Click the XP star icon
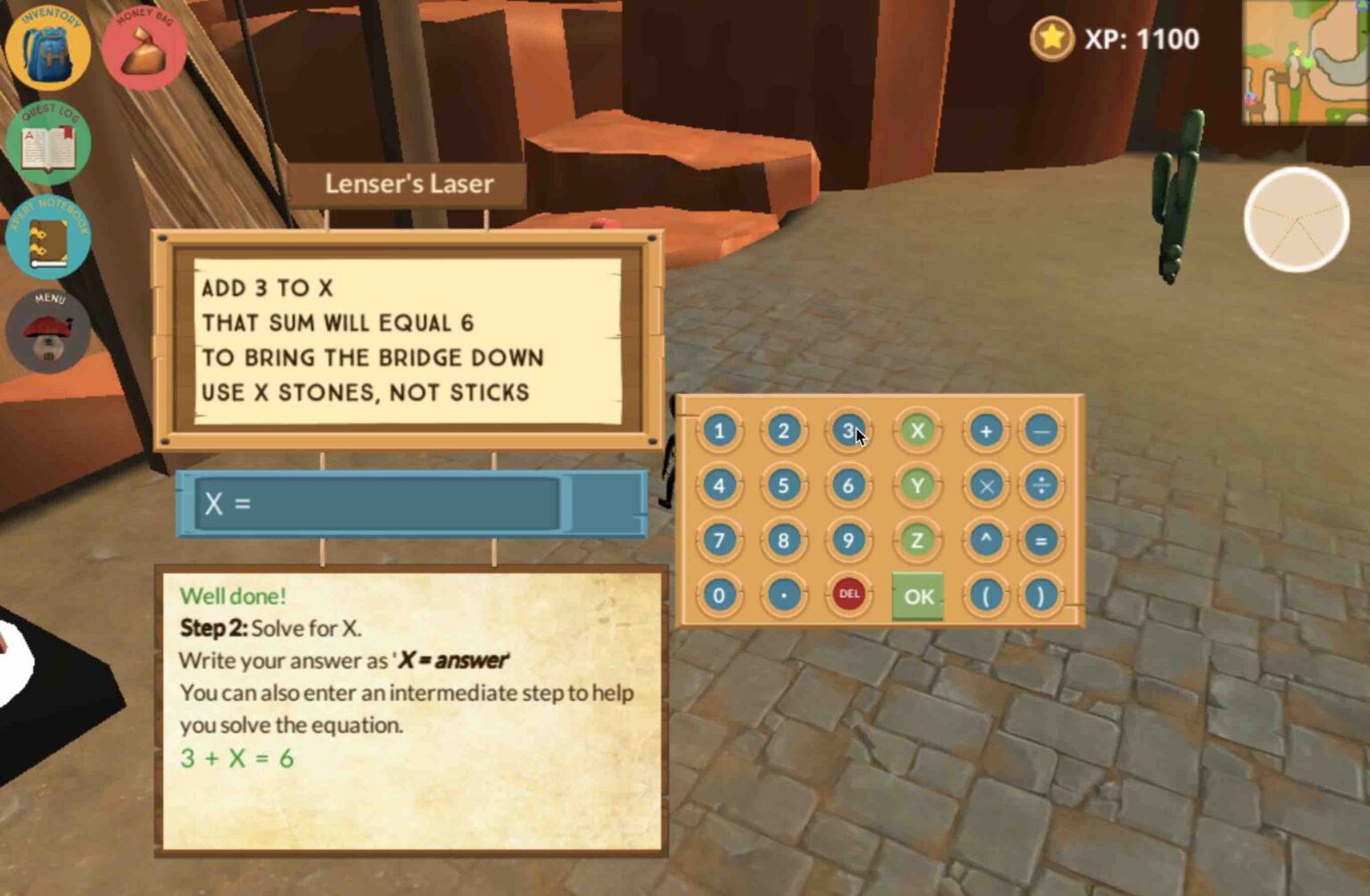This screenshot has width=1370, height=896. [x=1051, y=38]
